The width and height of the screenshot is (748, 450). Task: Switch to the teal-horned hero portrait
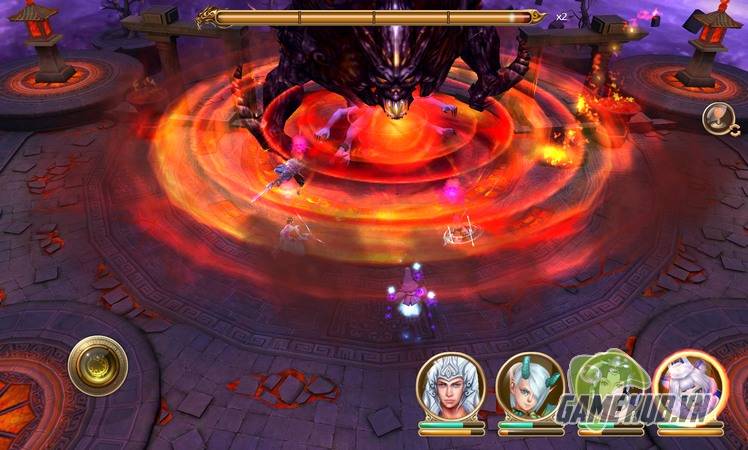529,385
